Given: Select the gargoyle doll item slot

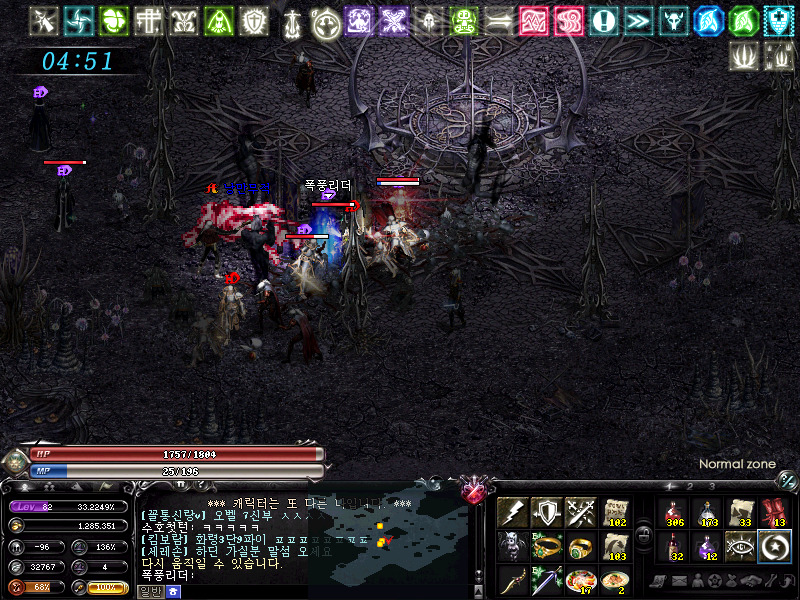Looking at the screenshot, I should tap(512, 546).
